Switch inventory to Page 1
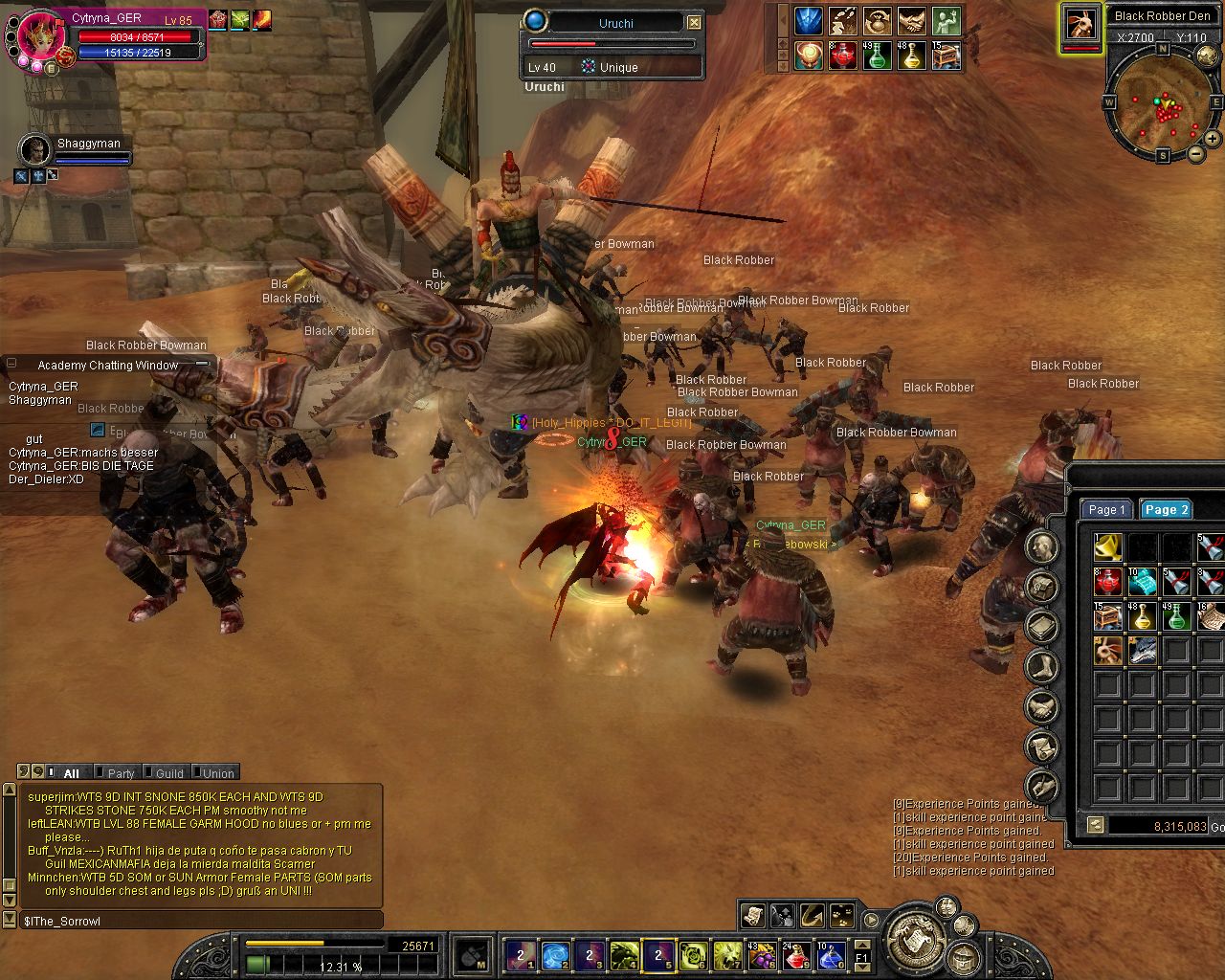 [x=1106, y=510]
